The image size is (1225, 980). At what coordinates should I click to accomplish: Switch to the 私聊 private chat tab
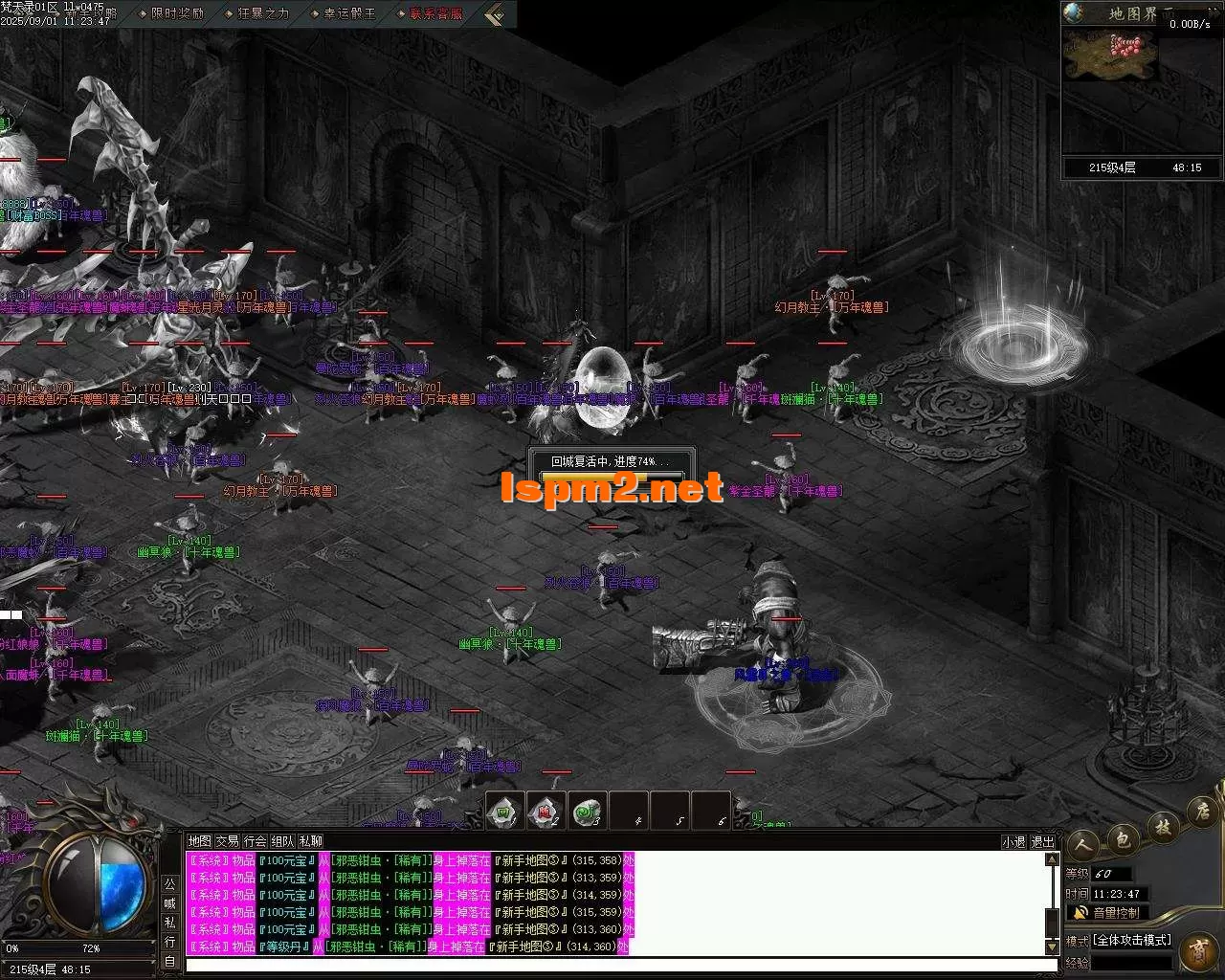point(310,841)
